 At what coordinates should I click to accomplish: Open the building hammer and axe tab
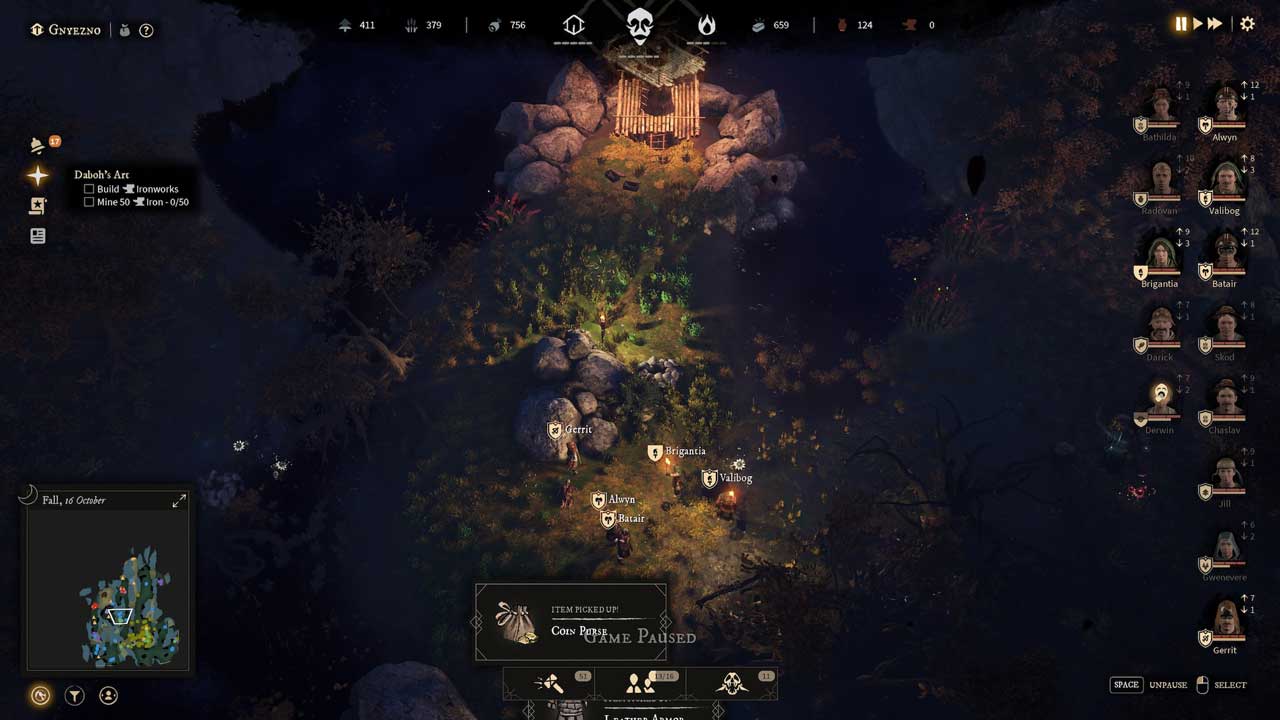point(549,684)
